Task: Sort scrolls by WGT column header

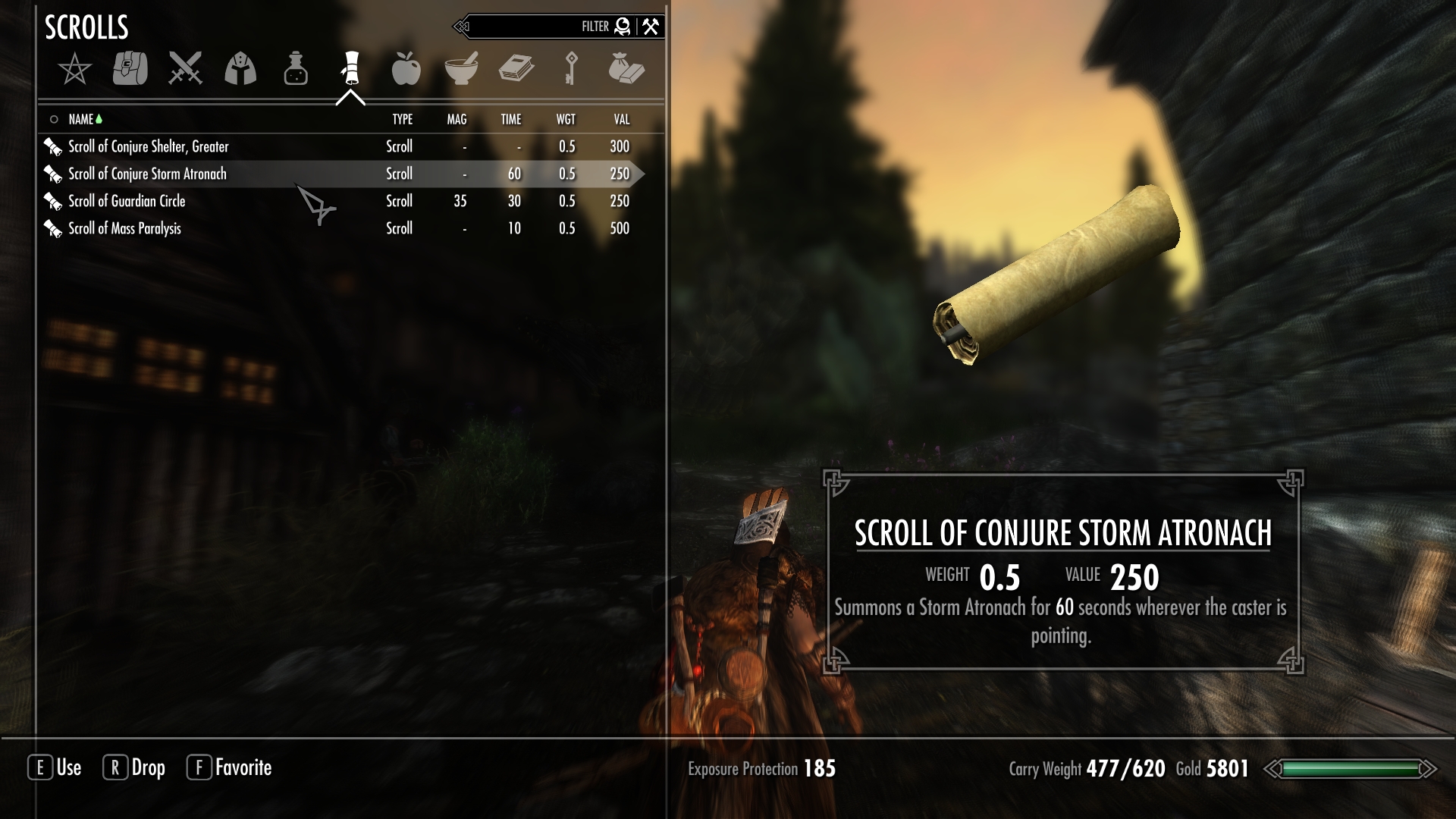Action: (566, 119)
